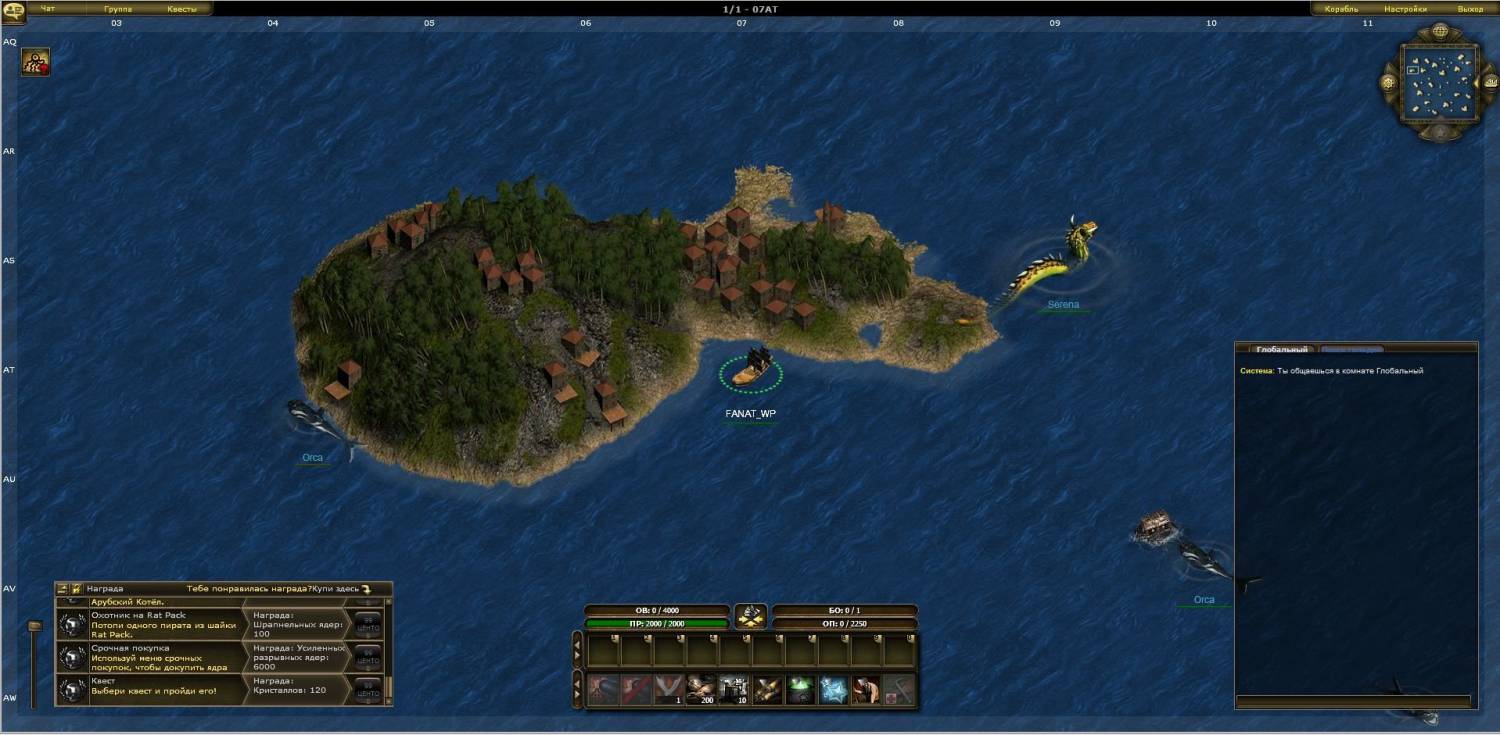1500x735 pixels.
Task: Open the Группа menu
Action: (x=118, y=9)
